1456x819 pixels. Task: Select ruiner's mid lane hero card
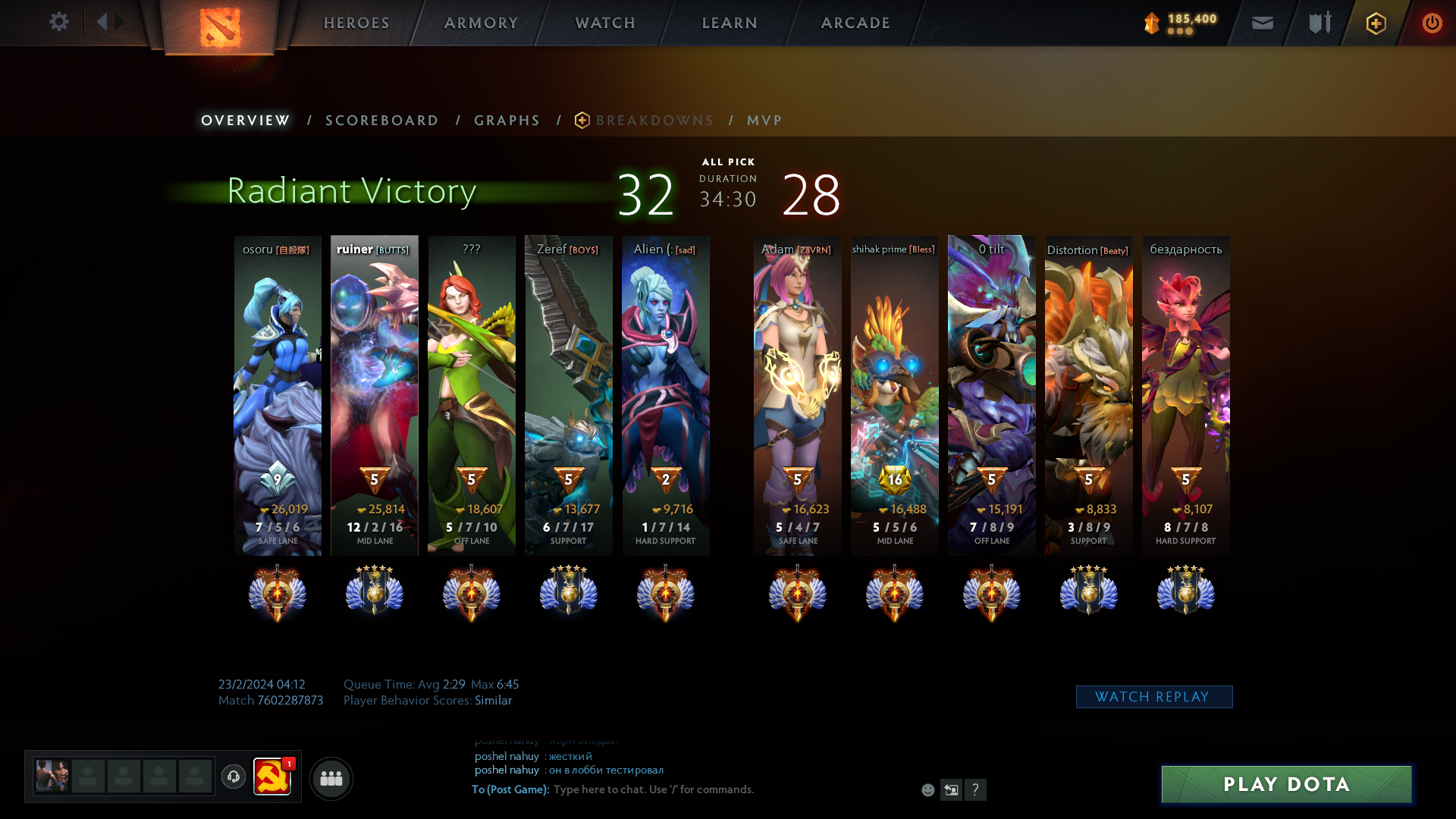point(375,394)
